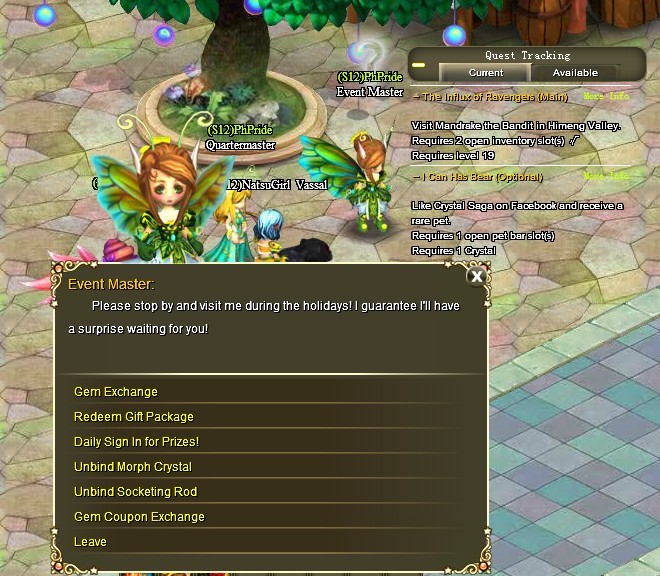Collapse The Influx of Ravengers quest entry
660x576 pixels.
point(416,97)
